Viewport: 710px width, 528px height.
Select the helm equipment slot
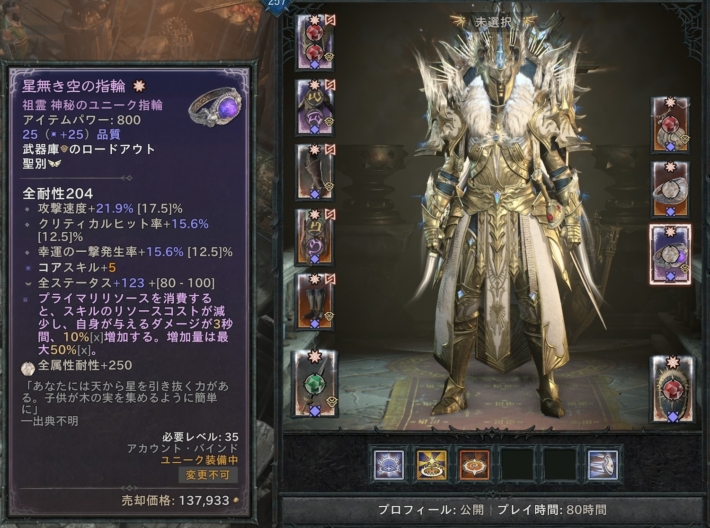[x=314, y=44]
